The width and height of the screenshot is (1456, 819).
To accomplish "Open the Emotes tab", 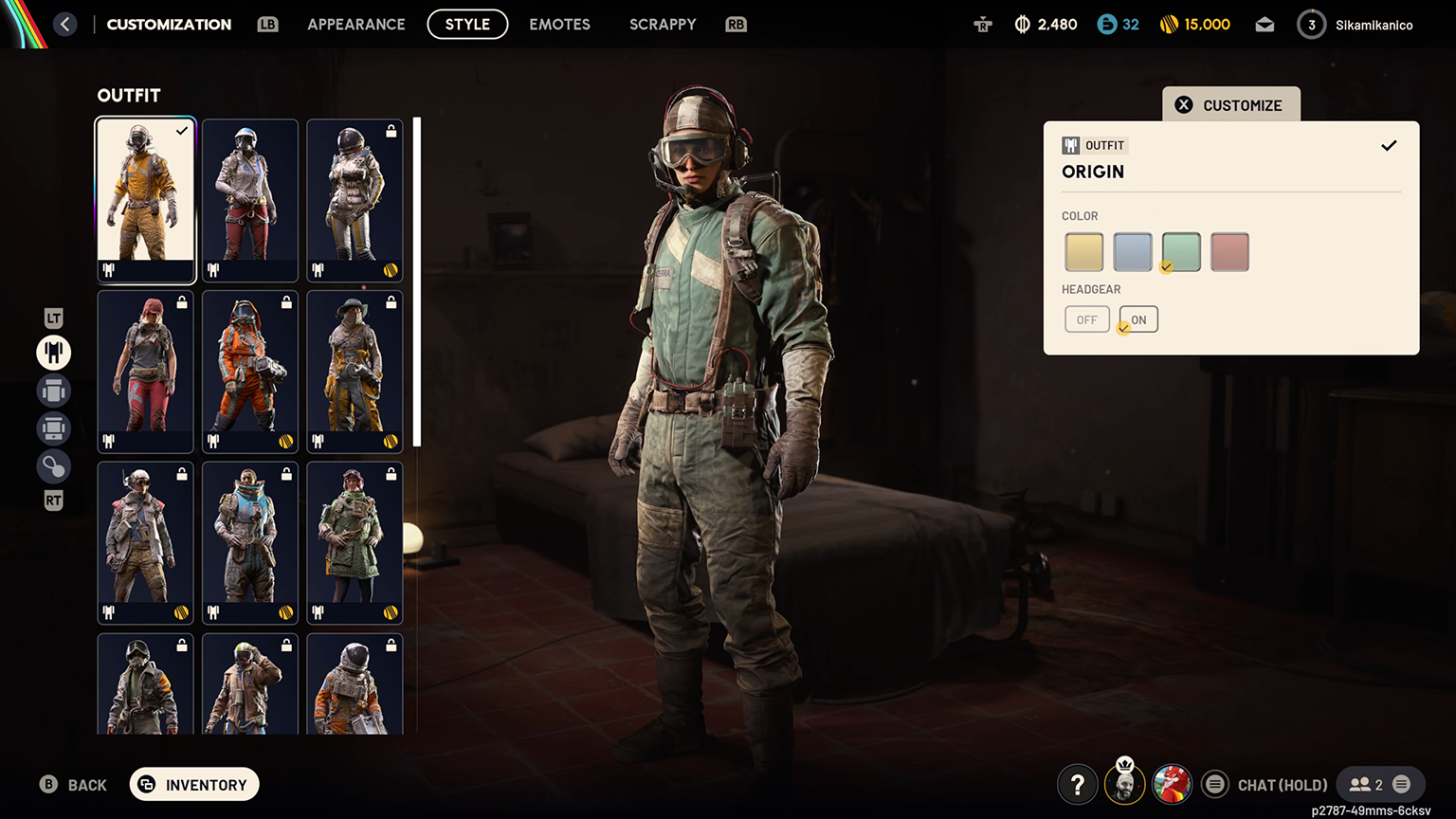I will coord(559,24).
